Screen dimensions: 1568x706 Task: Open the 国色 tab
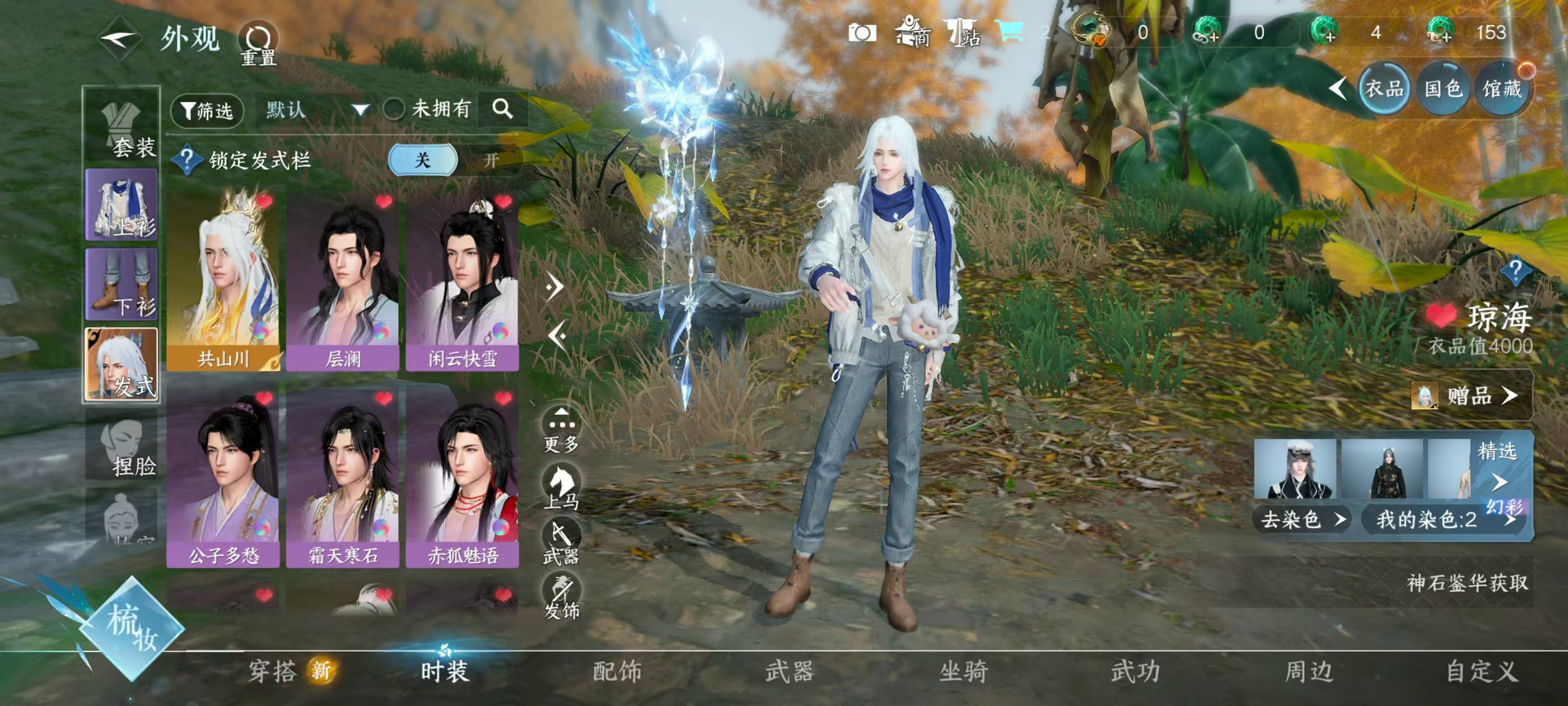1443,90
